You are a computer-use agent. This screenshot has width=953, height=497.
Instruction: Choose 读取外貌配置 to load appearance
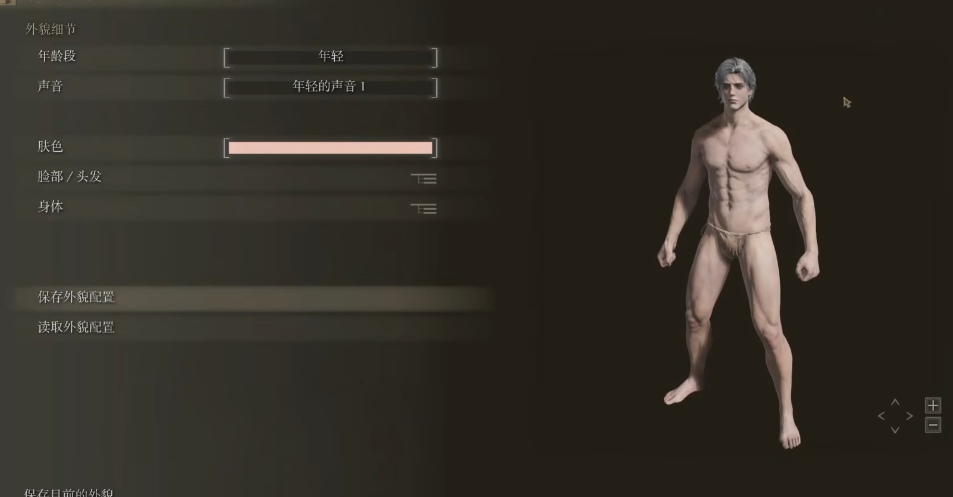76,327
